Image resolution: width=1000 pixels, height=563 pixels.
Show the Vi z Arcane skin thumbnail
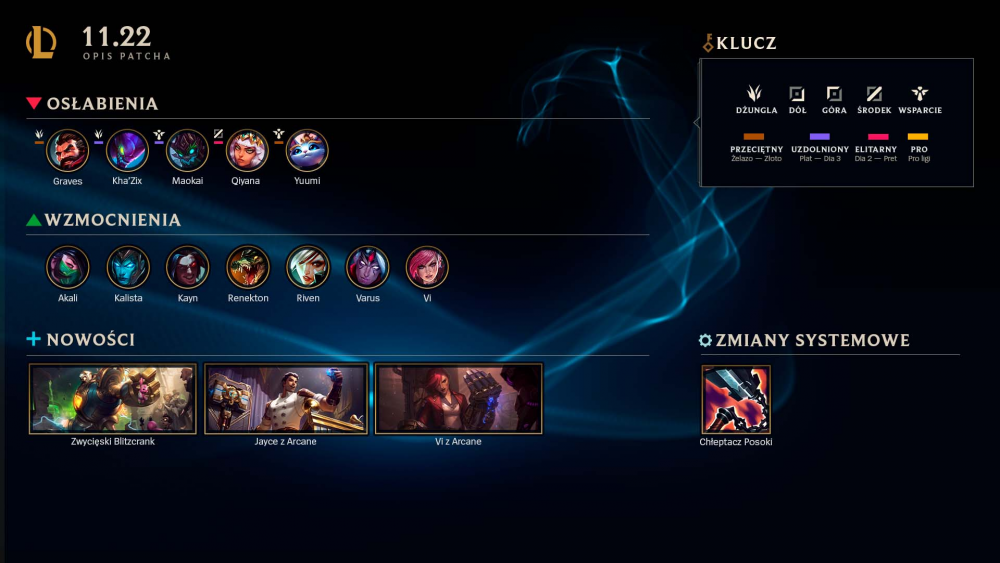click(x=458, y=398)
